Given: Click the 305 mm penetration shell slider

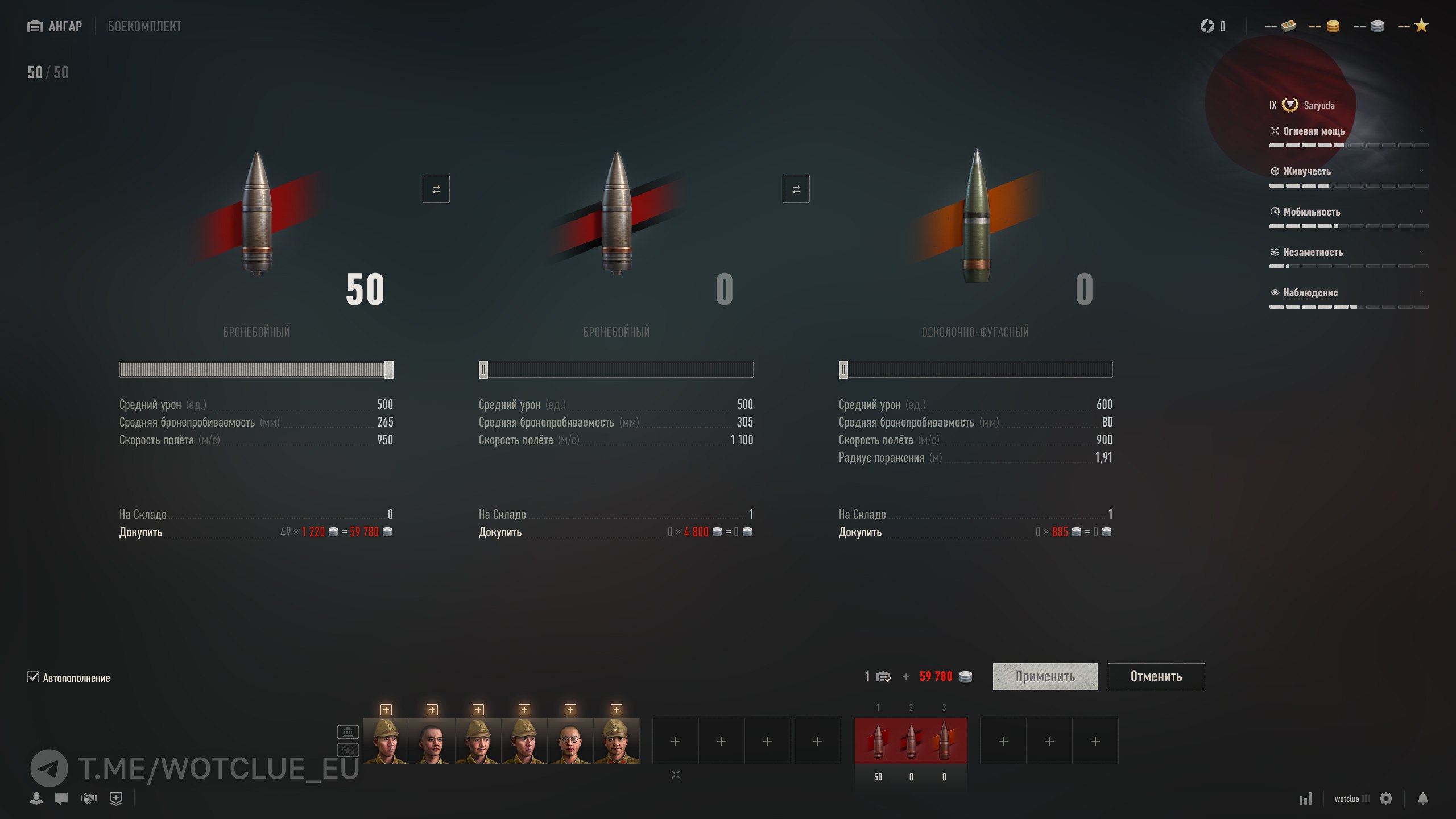Looking at the screenshot, I should pyautogui.click(x=616, y=370).
